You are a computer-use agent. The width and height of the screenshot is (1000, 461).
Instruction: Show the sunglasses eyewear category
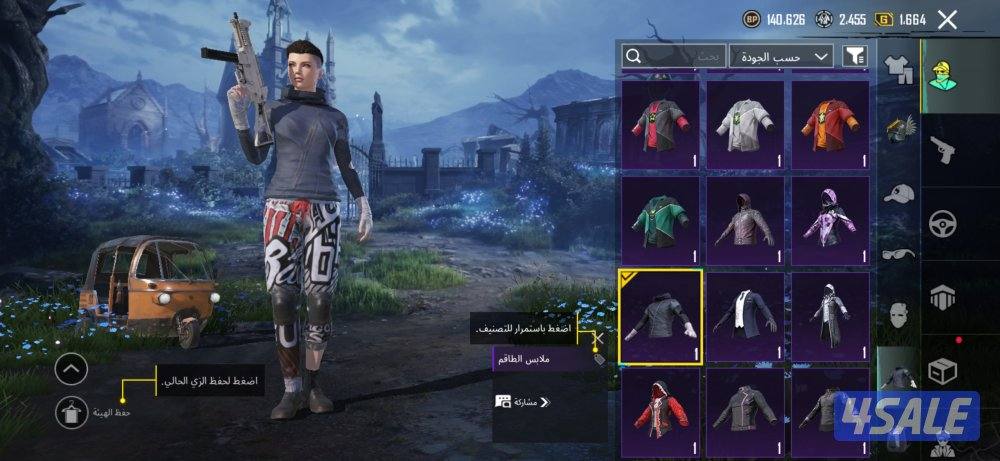[x=899, y=255]
